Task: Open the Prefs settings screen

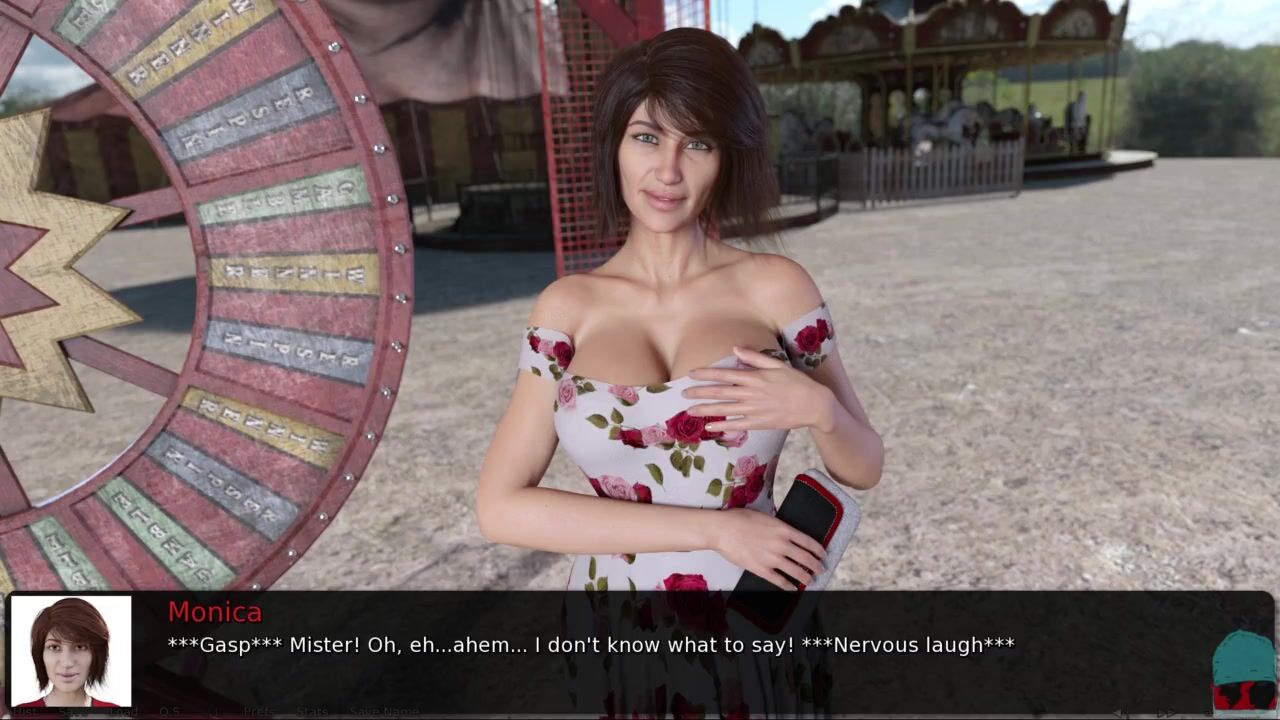Action: (x=259, y=712)
